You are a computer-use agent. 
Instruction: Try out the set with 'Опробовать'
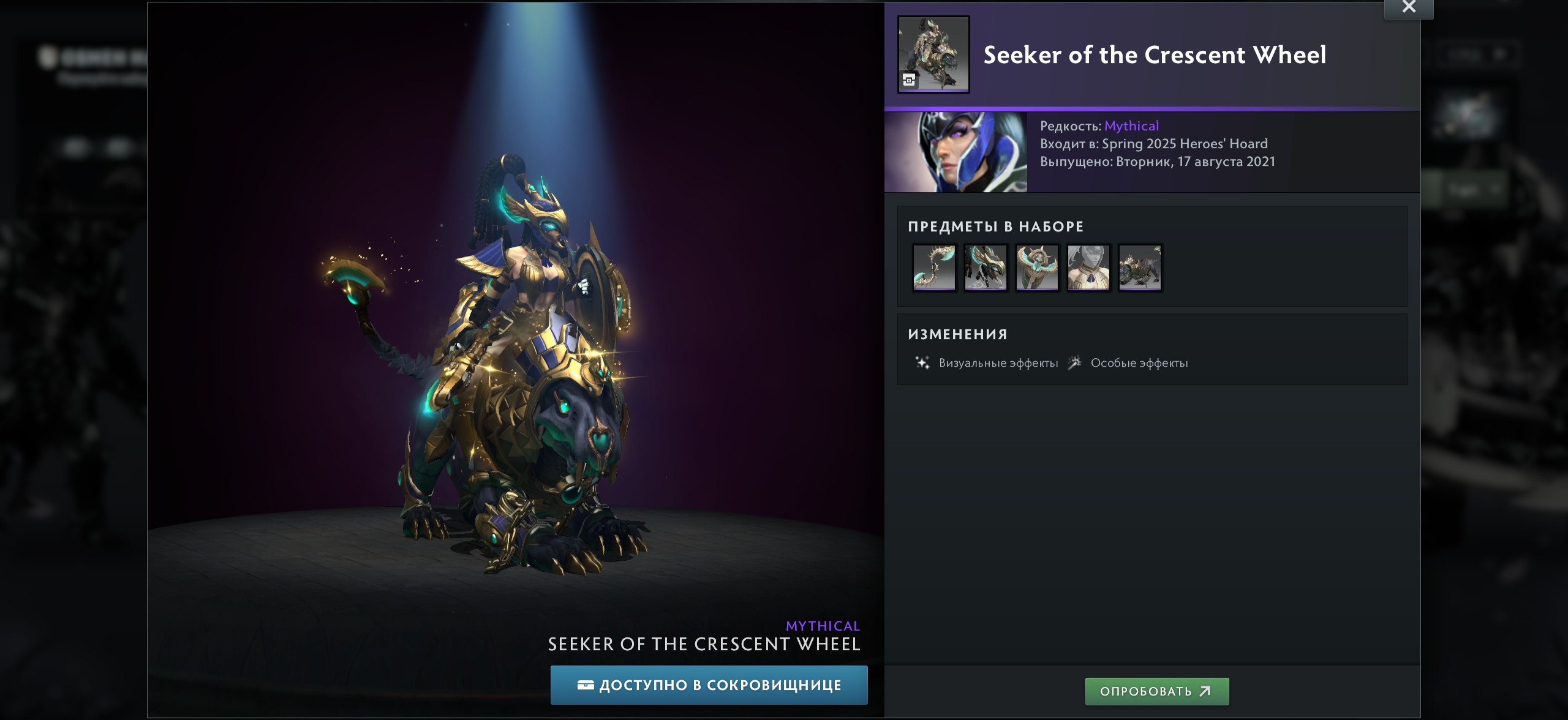click(x=1156, y=691)
